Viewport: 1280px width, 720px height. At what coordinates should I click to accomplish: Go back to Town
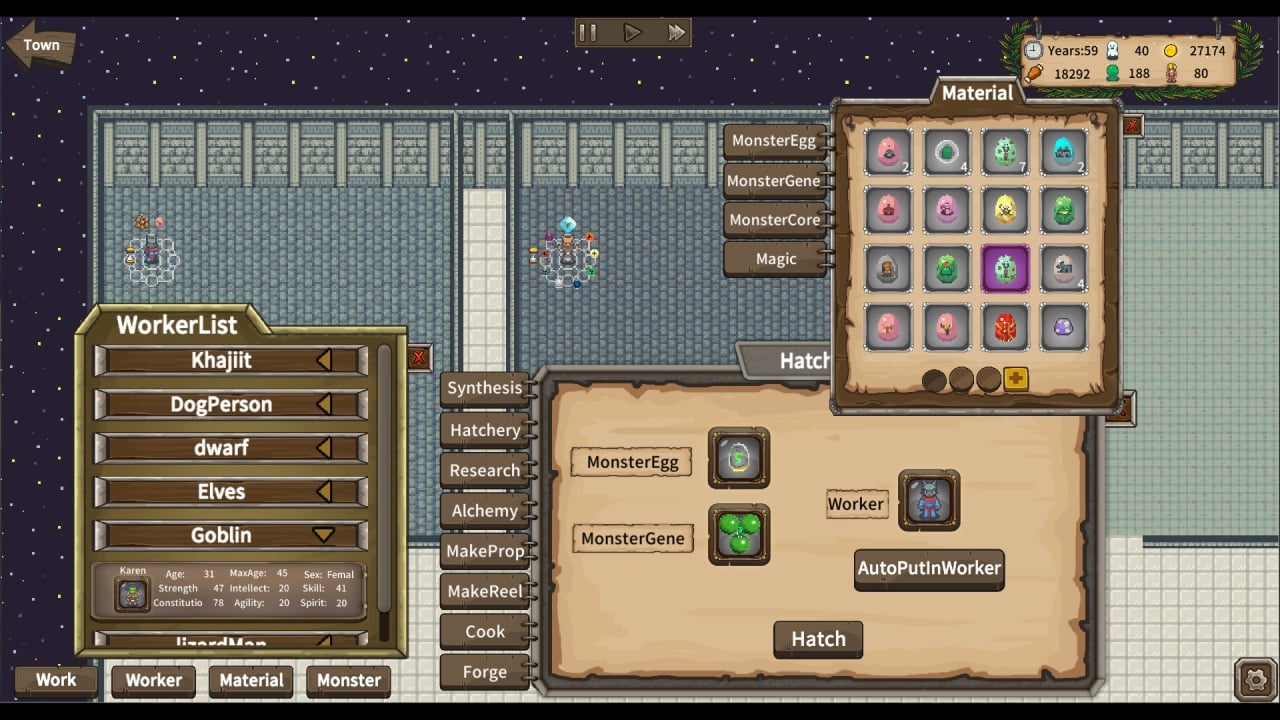point(40,45)
